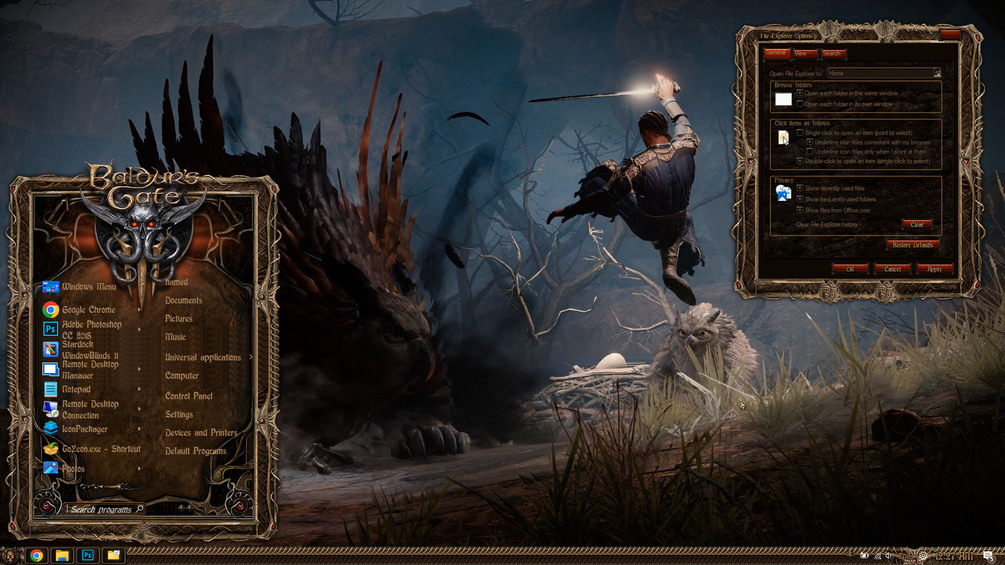Confirm the dialog with the Apply button
The height and width of the screenshot is (565, 1005).
click(x=934, y=269)
